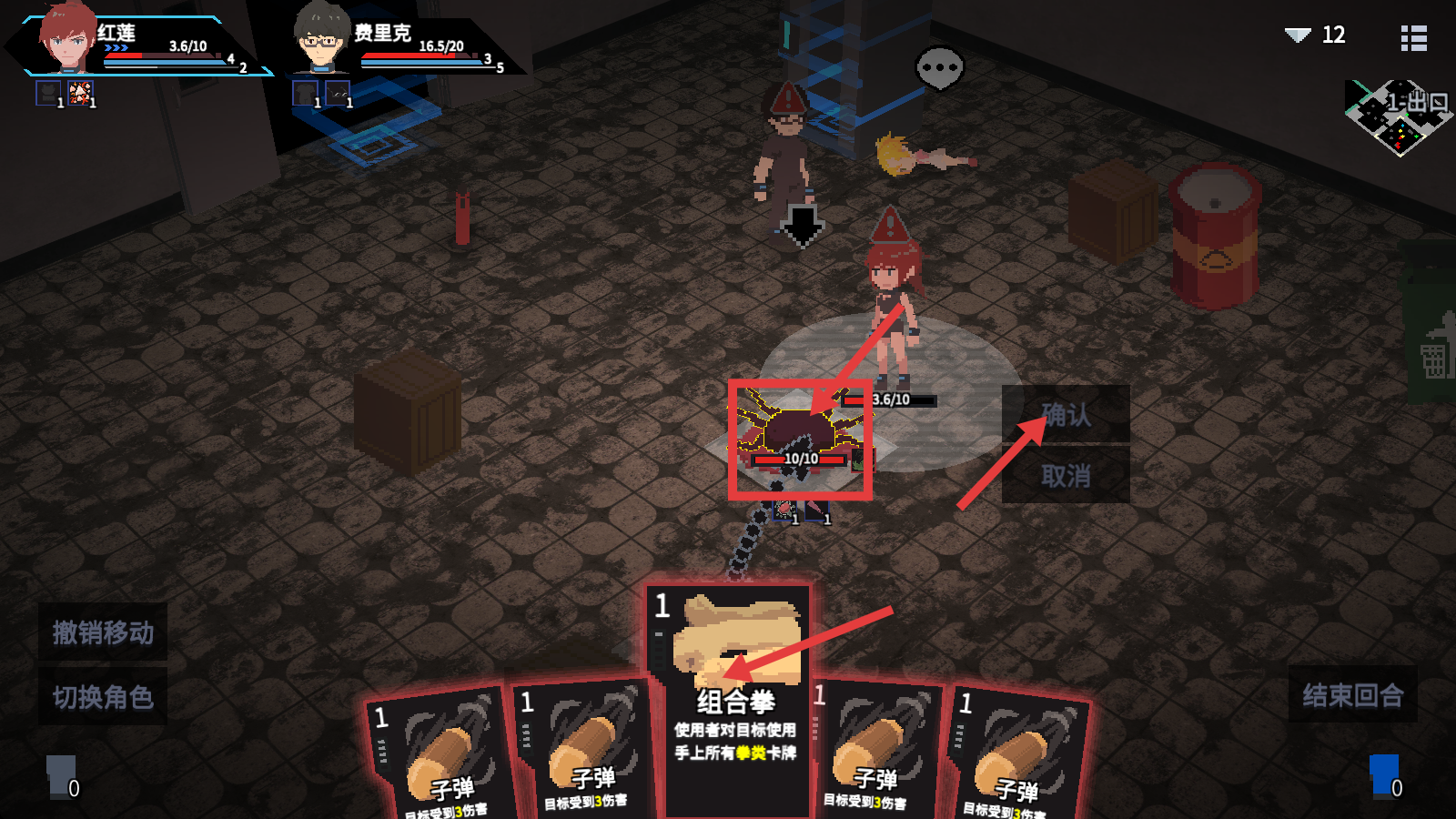
Task: Open the blue discard pile
Action: pyautogui.click(x=1384, y=776)
